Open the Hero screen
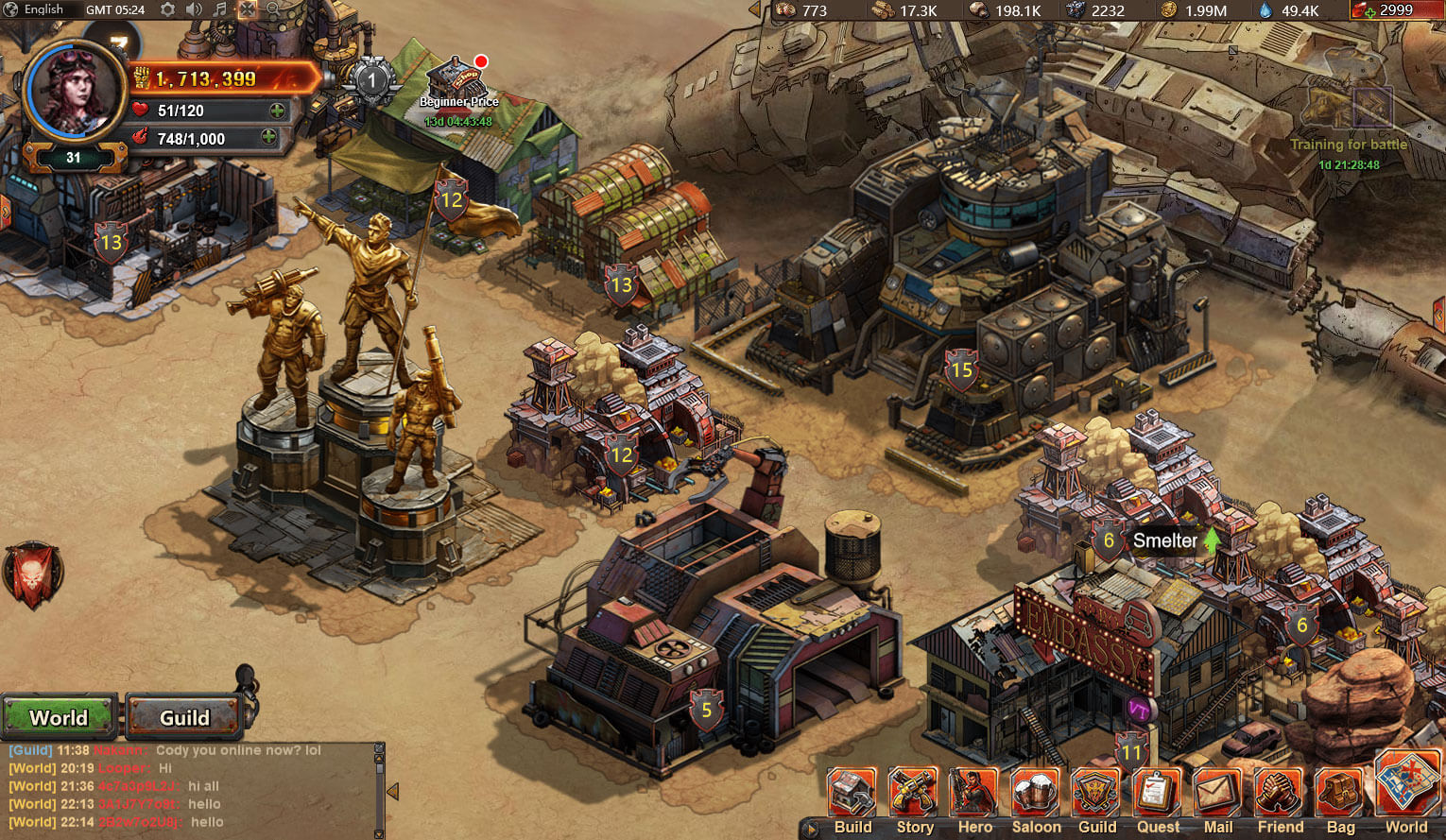Viewport: 1446px width, 840px height. [x=974, y=794]
